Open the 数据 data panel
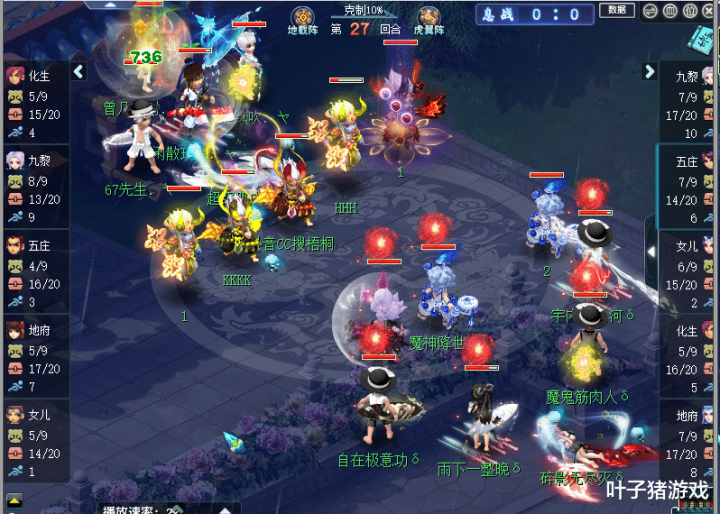 tap(616, 10)
